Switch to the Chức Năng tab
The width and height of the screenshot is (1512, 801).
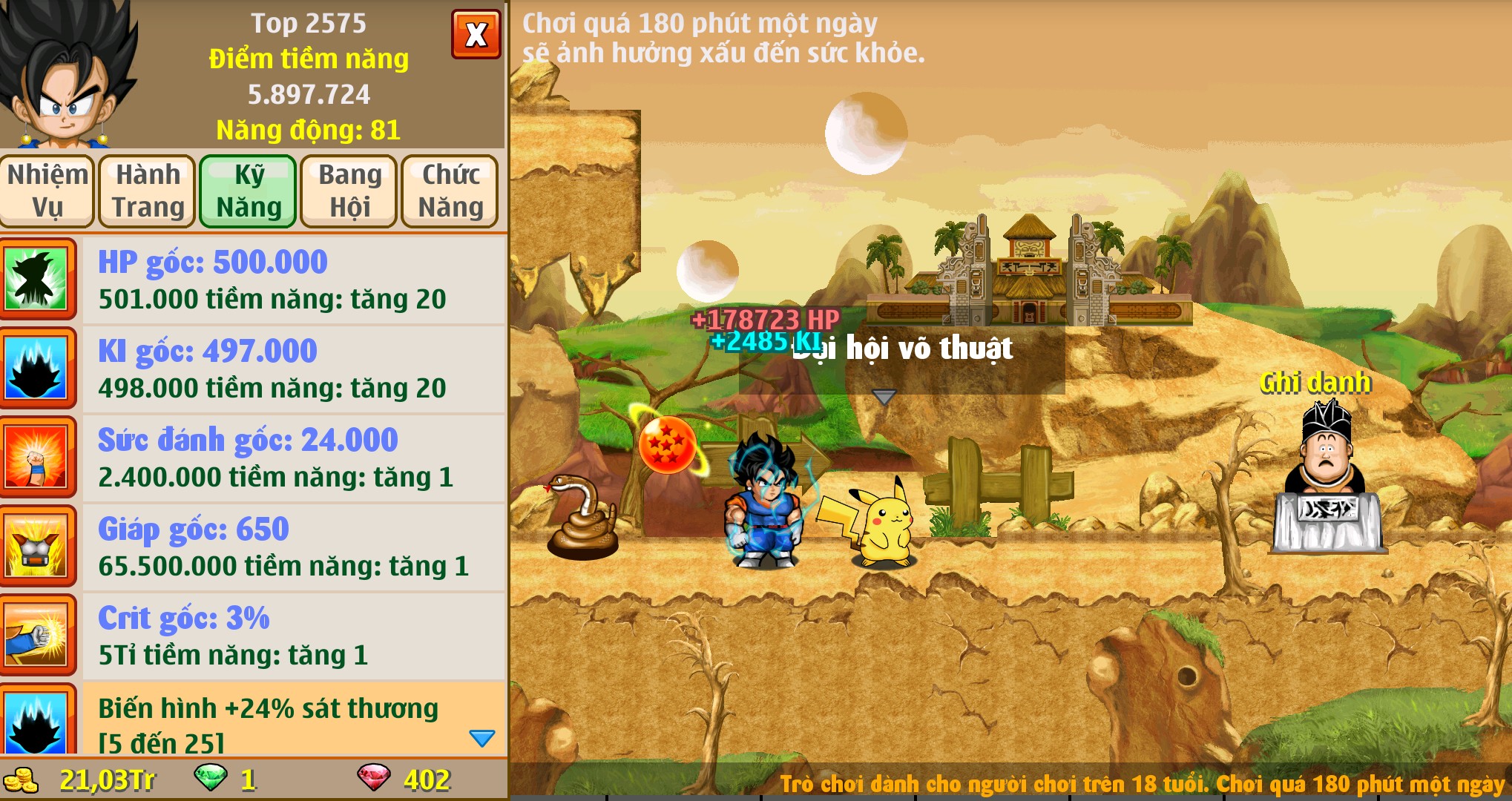[x=450, y=191]
